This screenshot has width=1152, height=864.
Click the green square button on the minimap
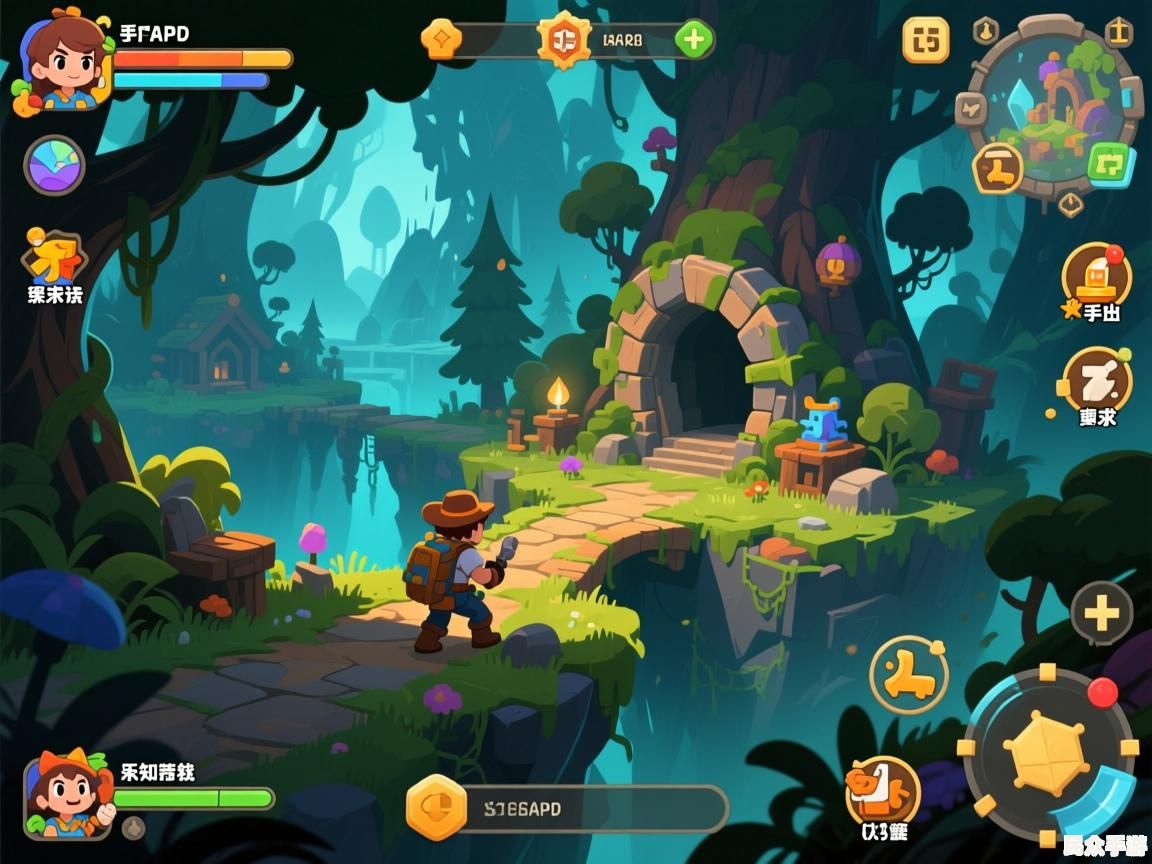(x=1108, y=162)
